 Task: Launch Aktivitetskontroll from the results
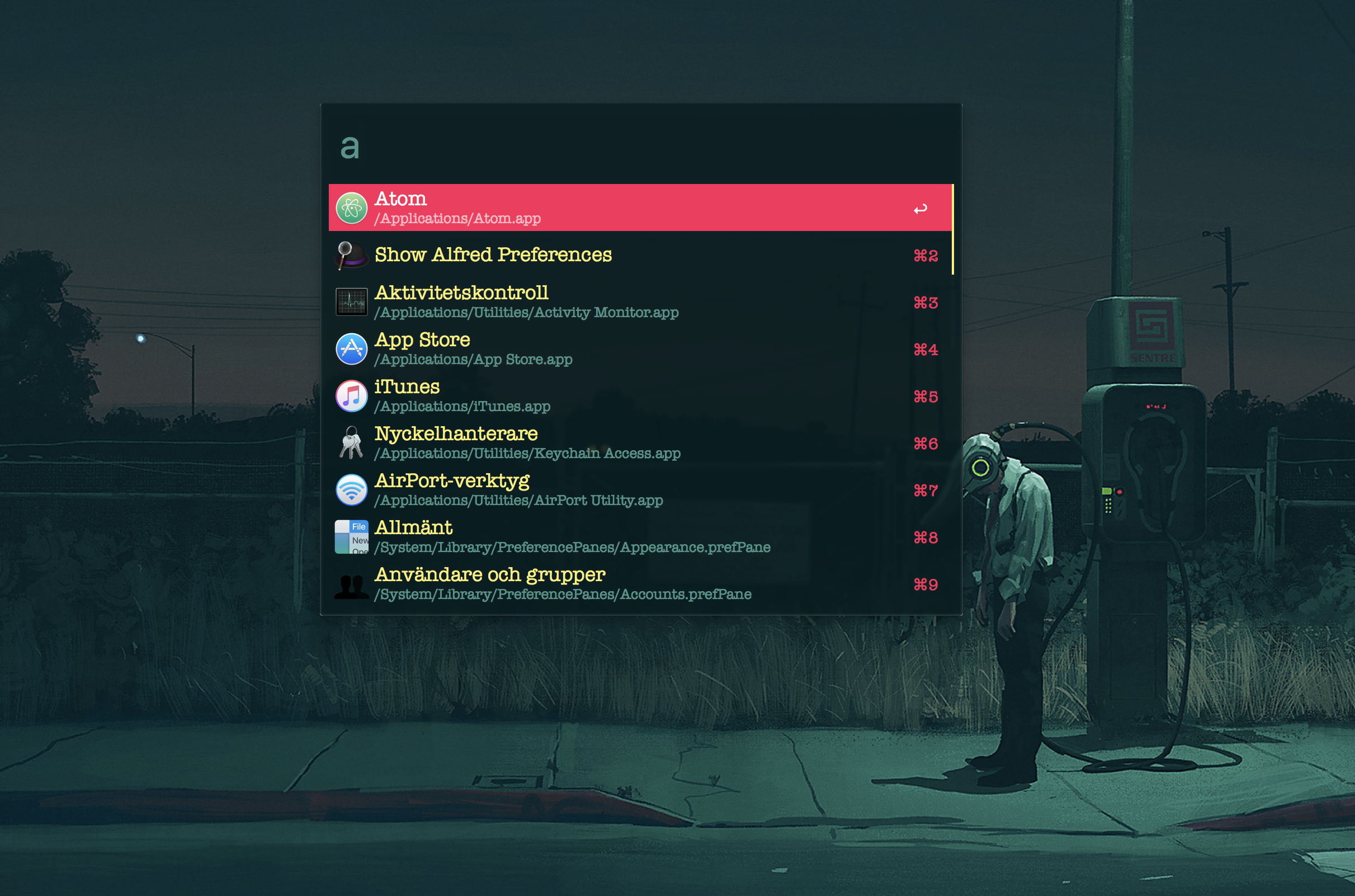click(x=629, y=301)
